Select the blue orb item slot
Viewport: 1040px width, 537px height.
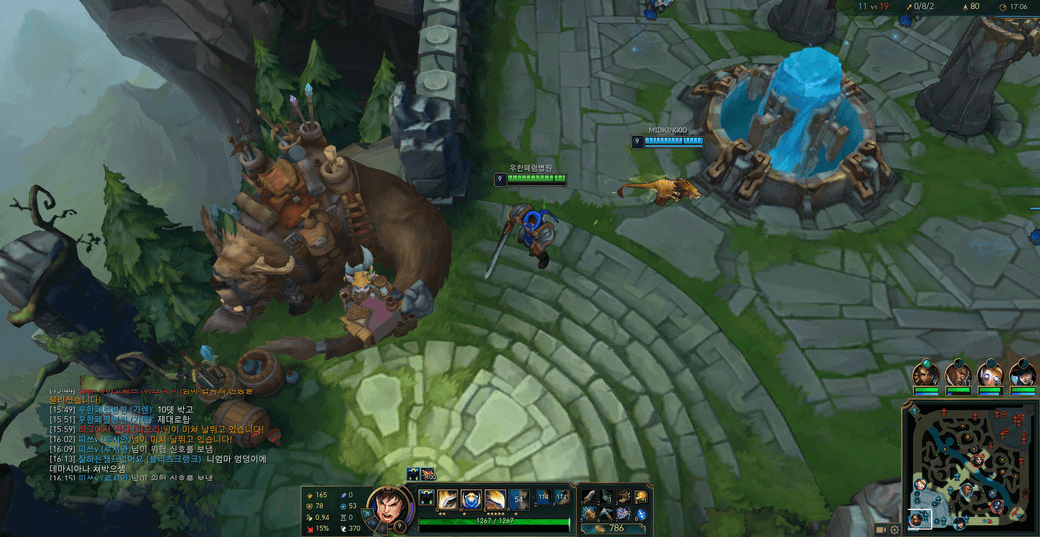[x=641, y=514]
